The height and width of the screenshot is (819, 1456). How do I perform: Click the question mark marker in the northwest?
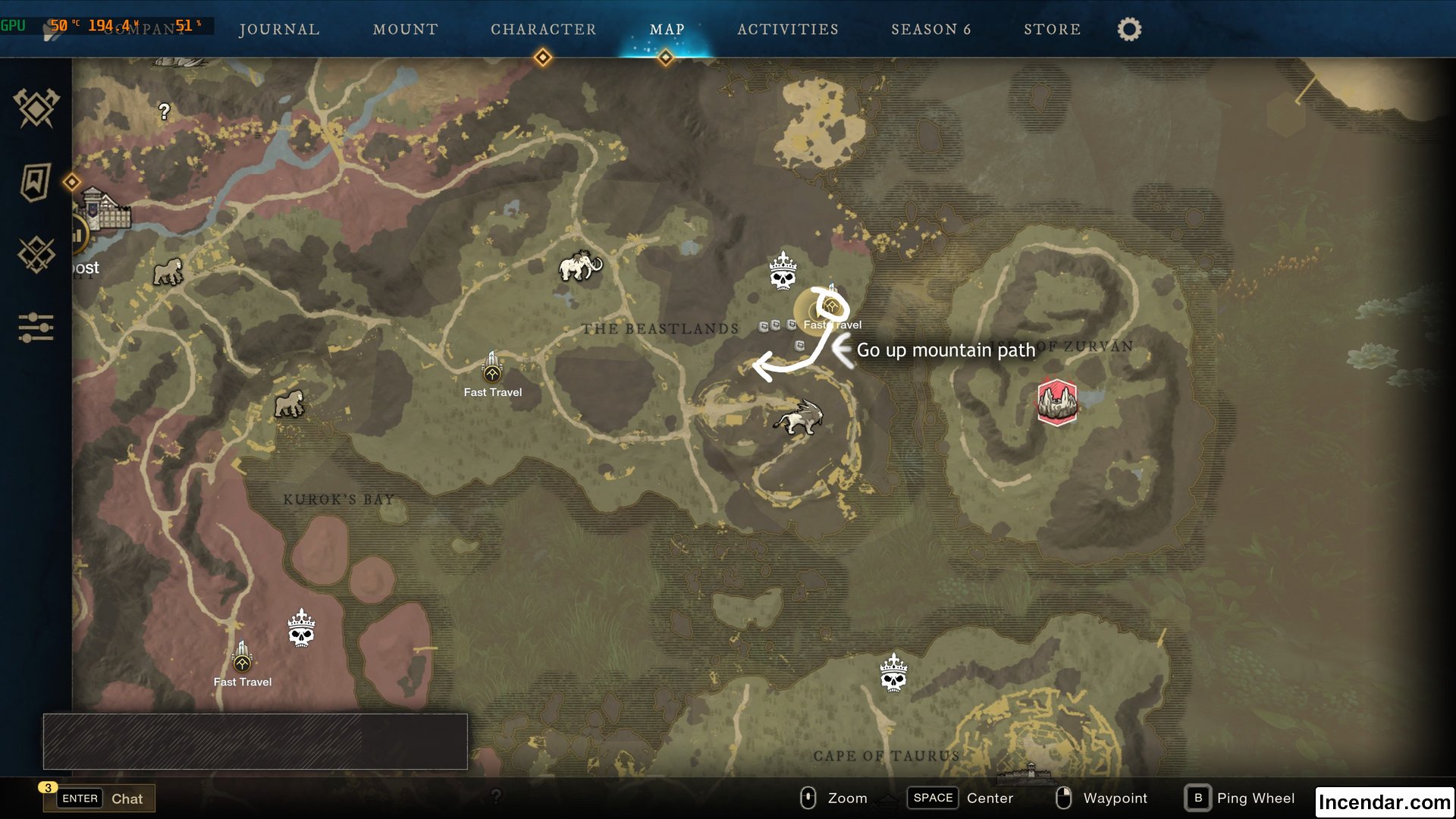[x=165, y=112]
